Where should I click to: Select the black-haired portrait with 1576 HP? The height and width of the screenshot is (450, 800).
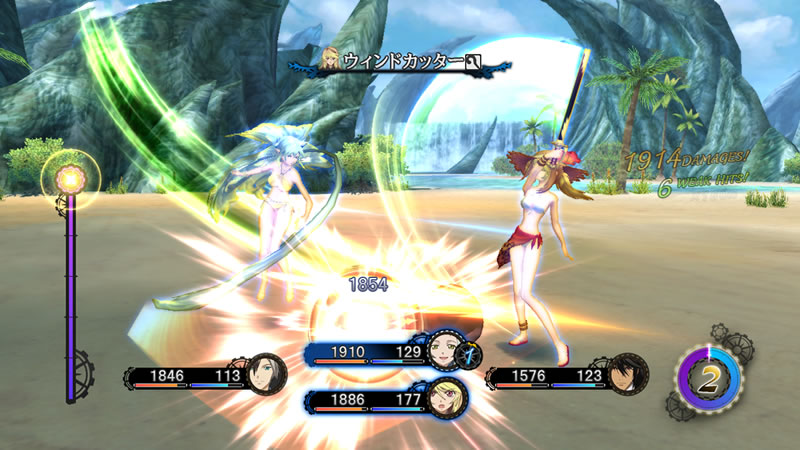[627, 375]
